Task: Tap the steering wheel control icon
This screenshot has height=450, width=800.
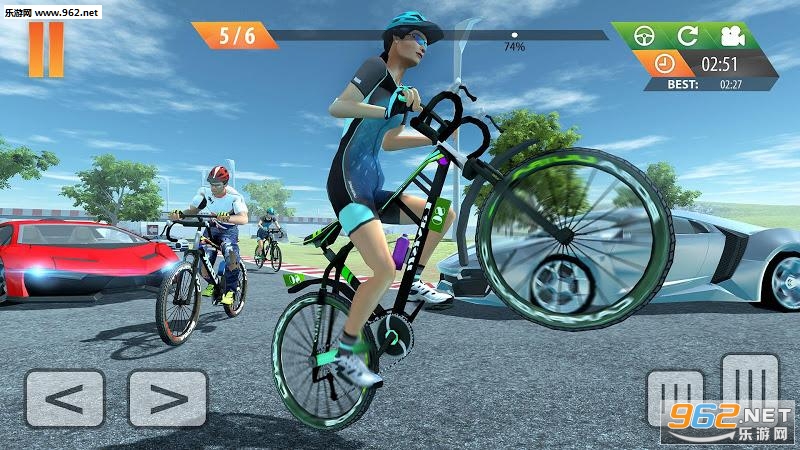Action: pos(649,37)
